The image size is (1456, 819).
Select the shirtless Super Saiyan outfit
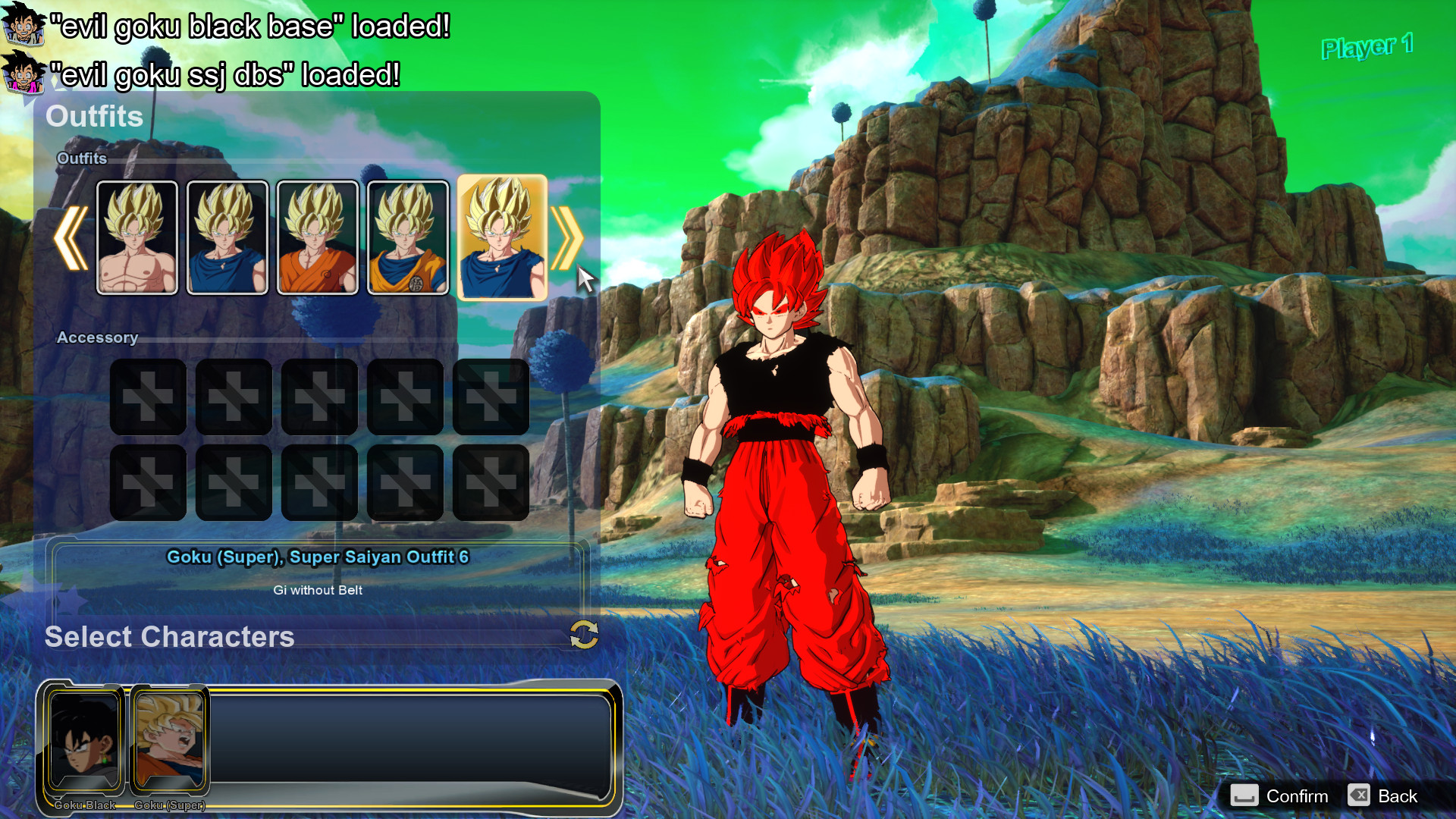(x=136, y=237)
